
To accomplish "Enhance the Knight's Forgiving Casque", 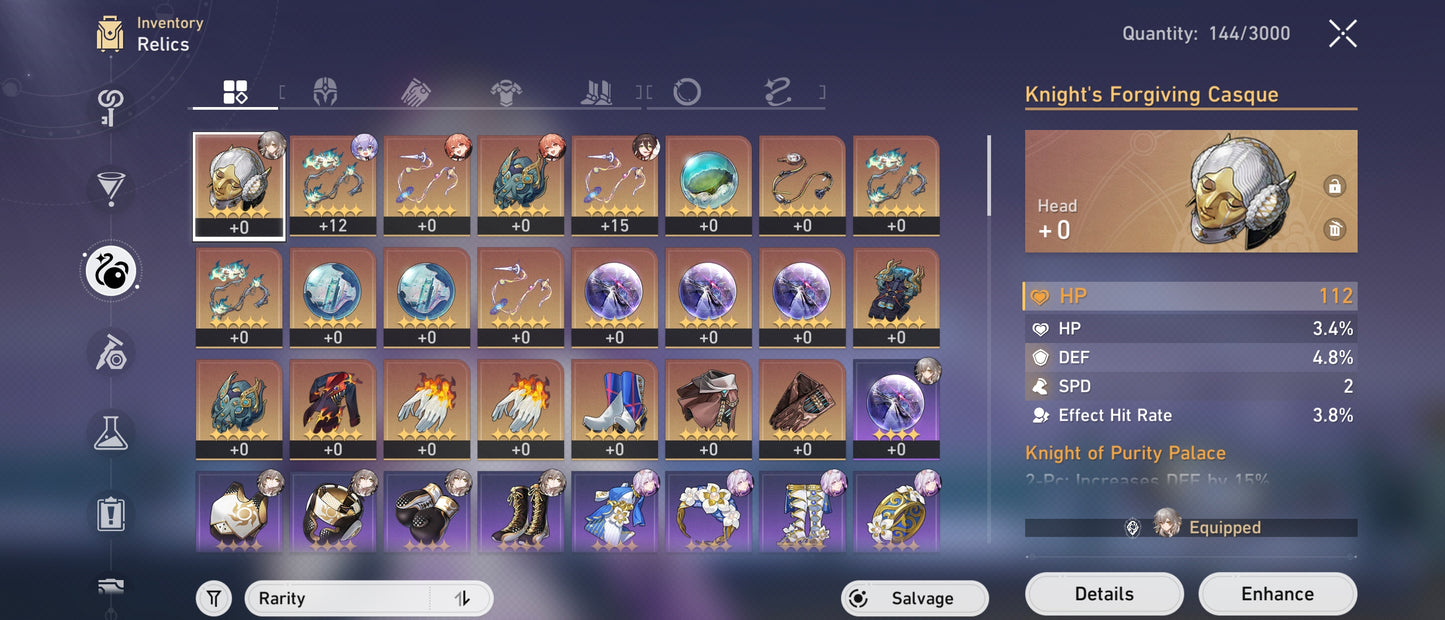I will [1277, 594].
